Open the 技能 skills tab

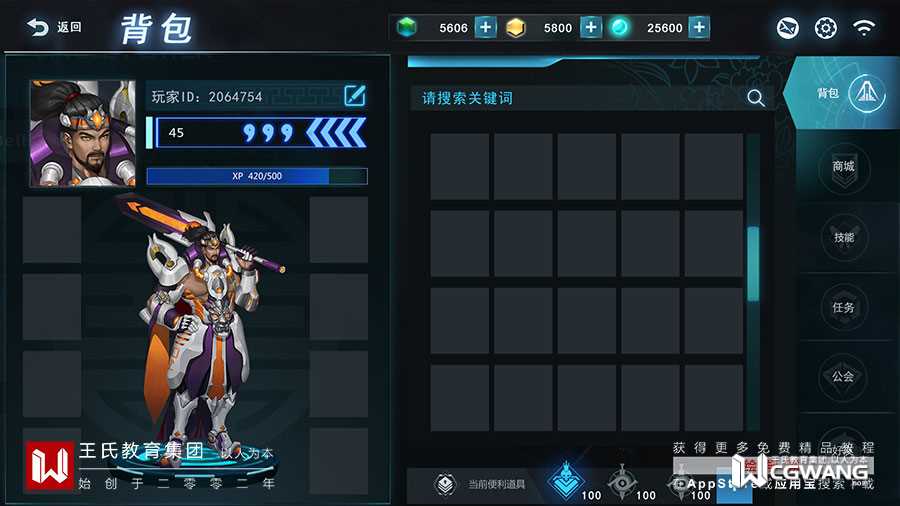(844, 238)
